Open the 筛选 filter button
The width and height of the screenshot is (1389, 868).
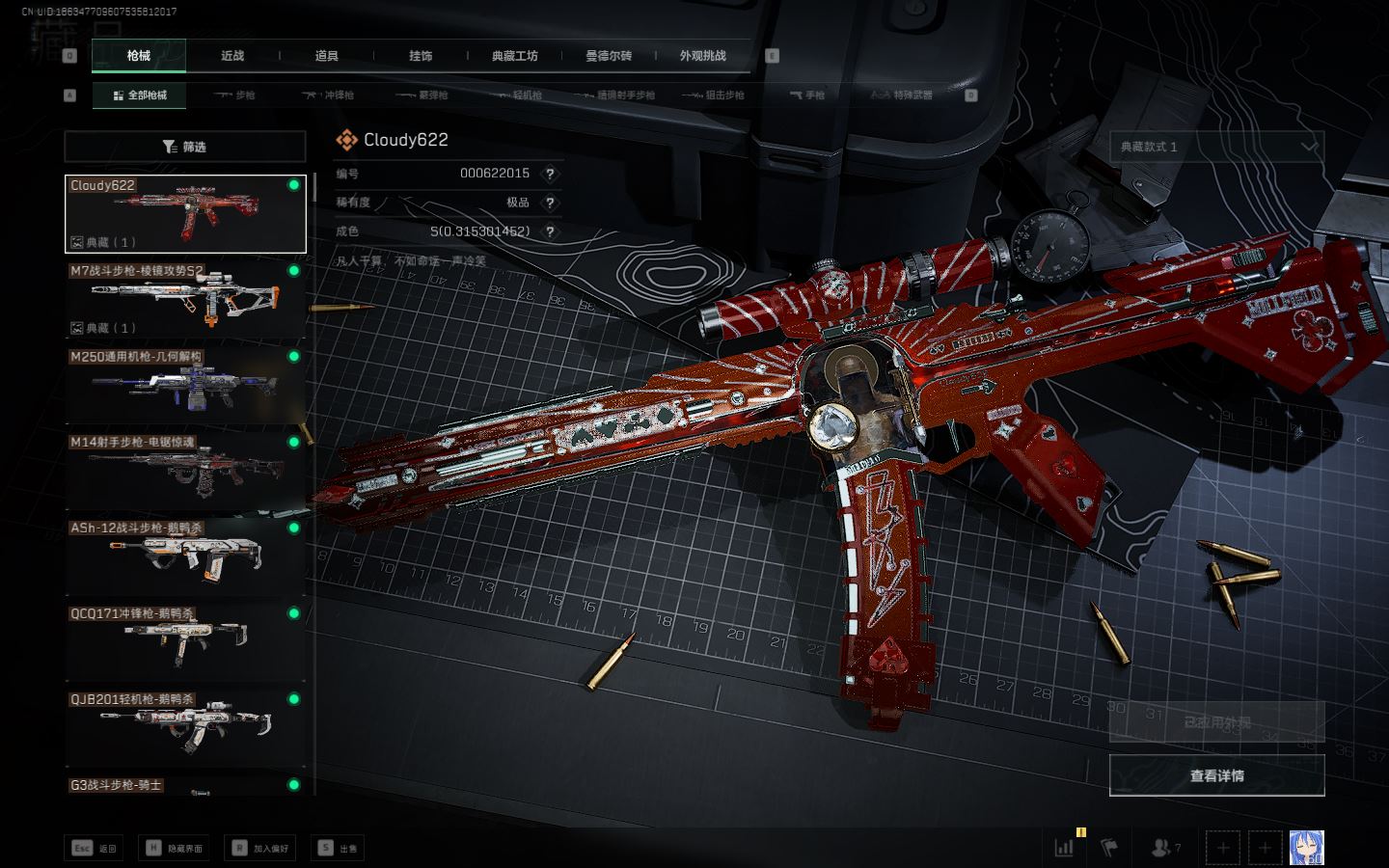184,147
